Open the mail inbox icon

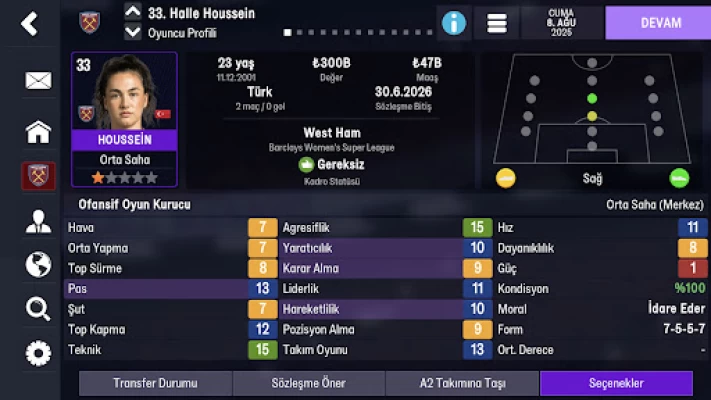tap(38, 80)
